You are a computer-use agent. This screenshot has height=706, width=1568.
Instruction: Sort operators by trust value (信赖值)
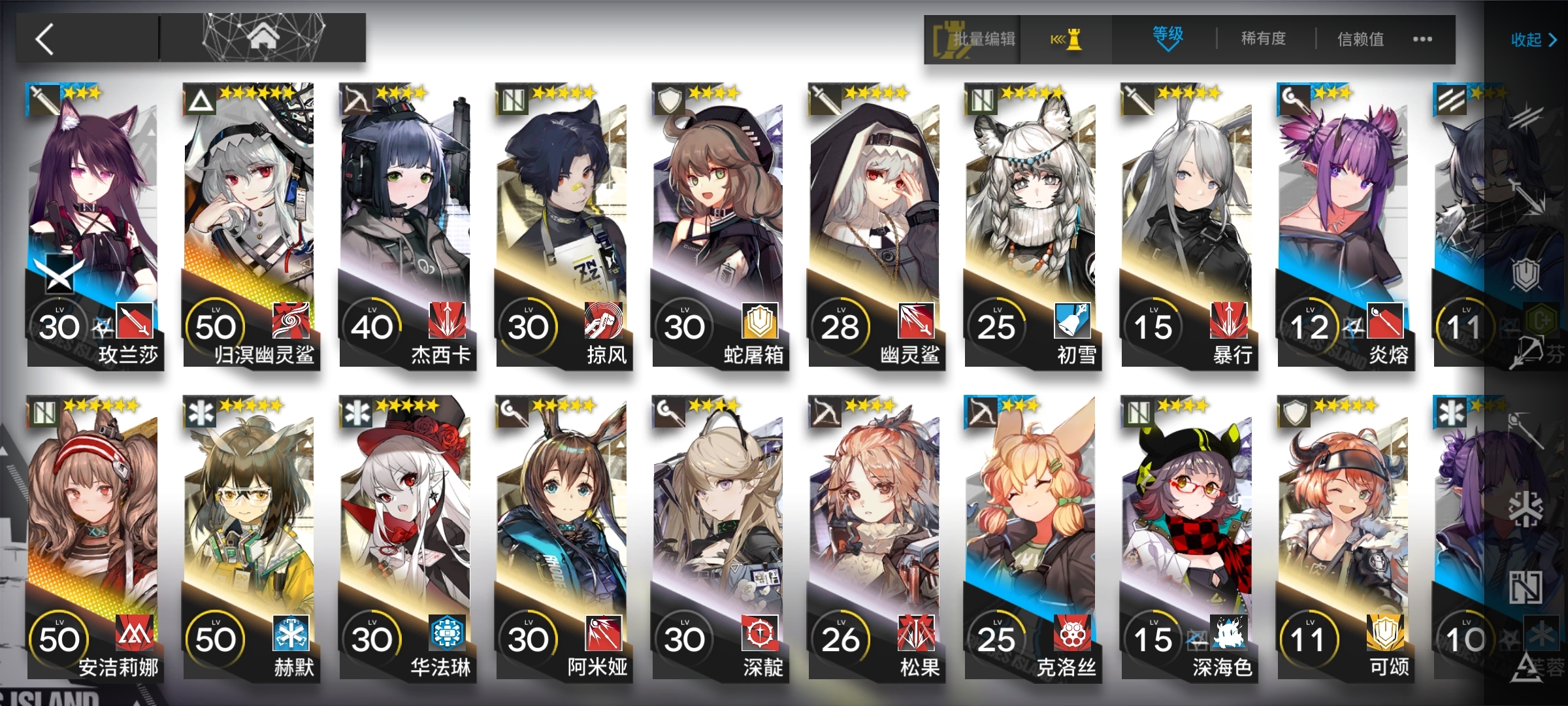coord(1360,39)
